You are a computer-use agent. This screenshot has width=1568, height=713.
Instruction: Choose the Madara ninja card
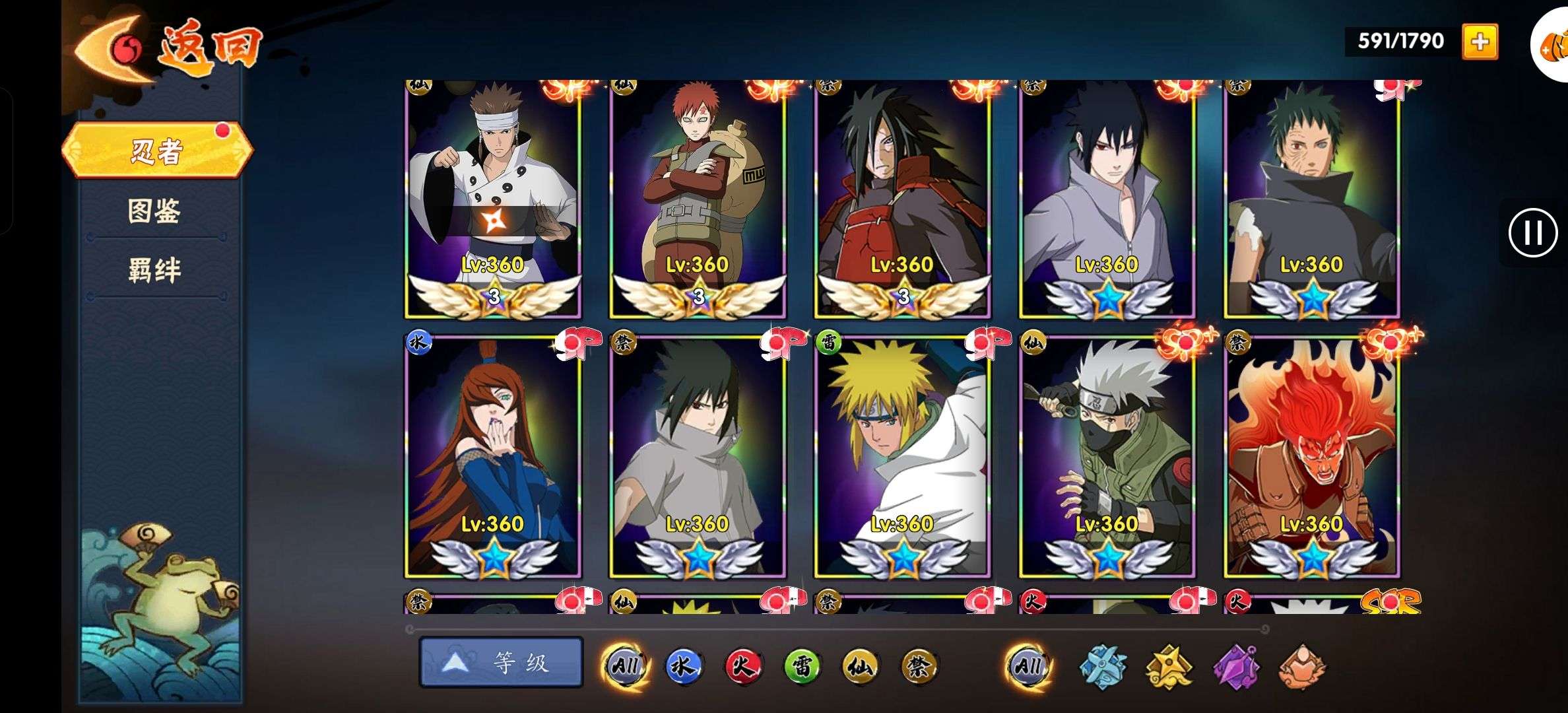pos(902,198)
